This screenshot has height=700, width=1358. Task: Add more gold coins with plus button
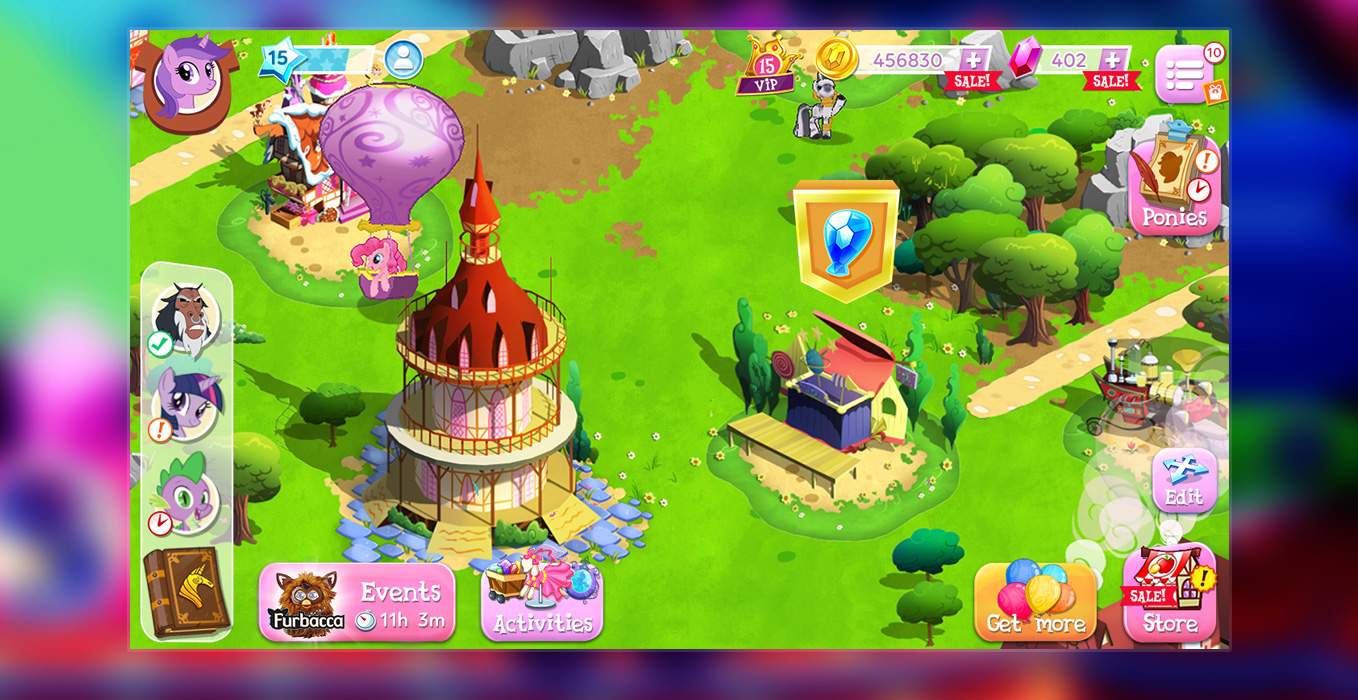point(972,59)
